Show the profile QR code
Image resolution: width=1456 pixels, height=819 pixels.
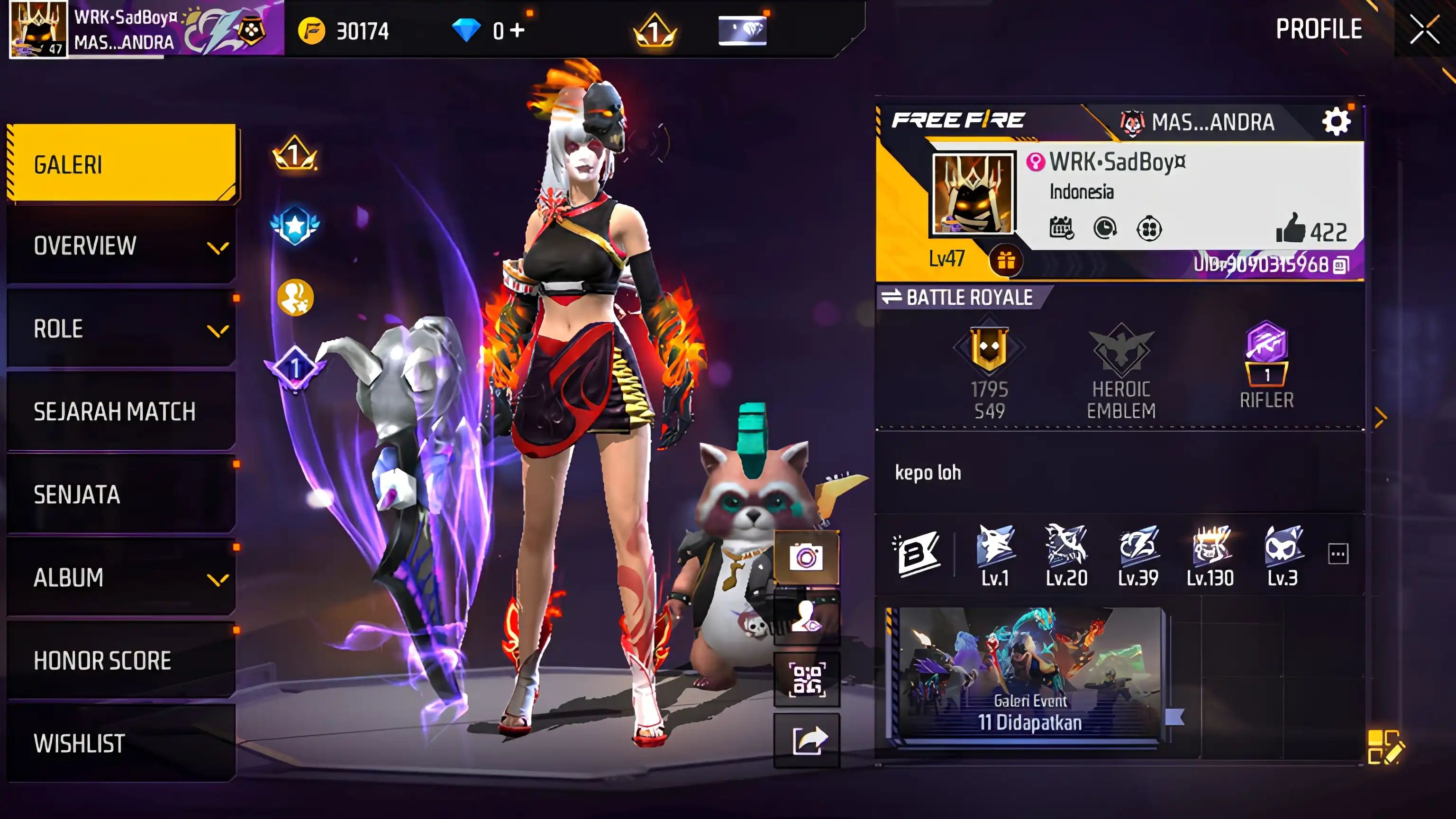pos(807,679)
